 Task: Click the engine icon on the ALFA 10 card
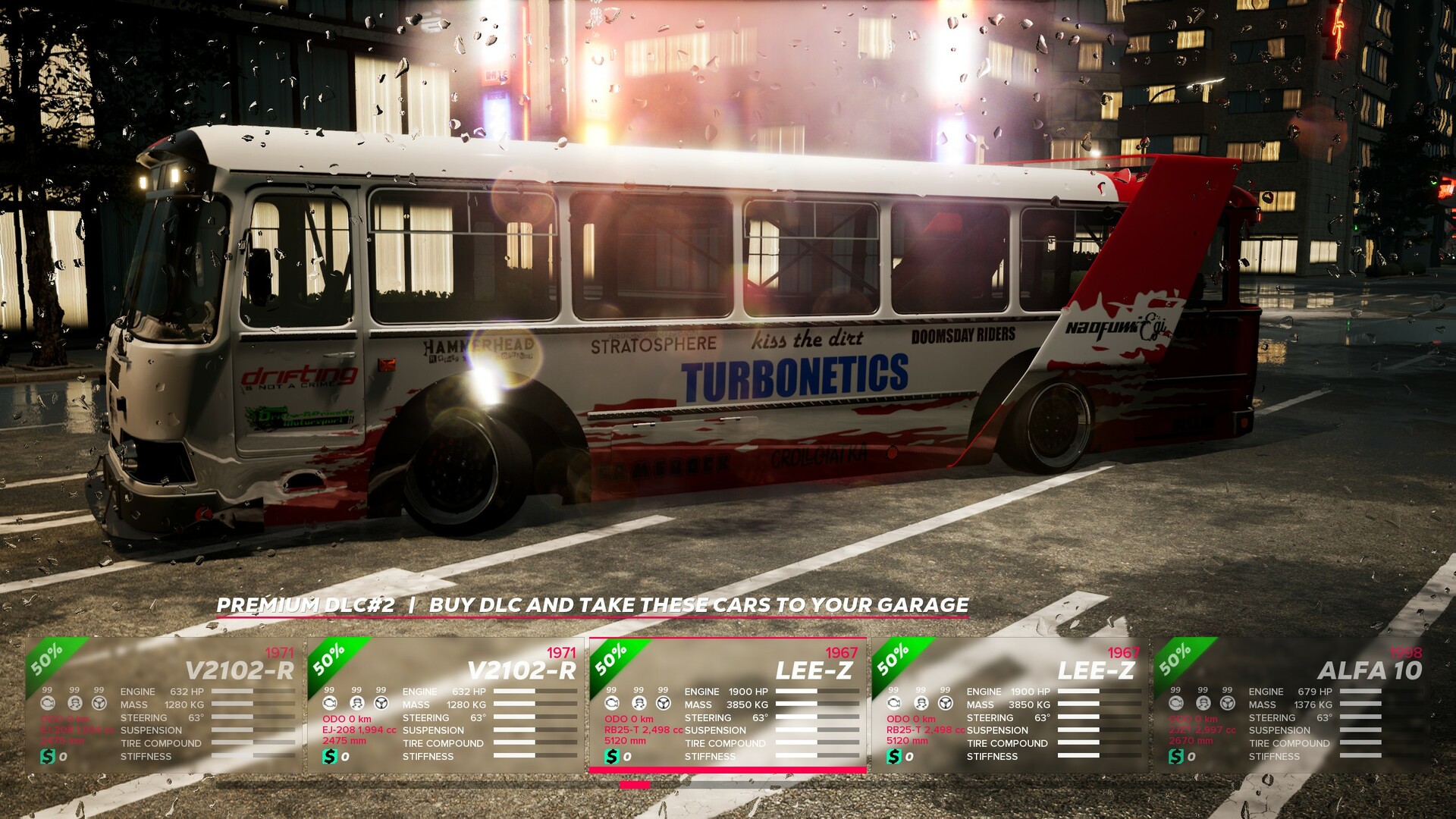tap(1175, 702)
